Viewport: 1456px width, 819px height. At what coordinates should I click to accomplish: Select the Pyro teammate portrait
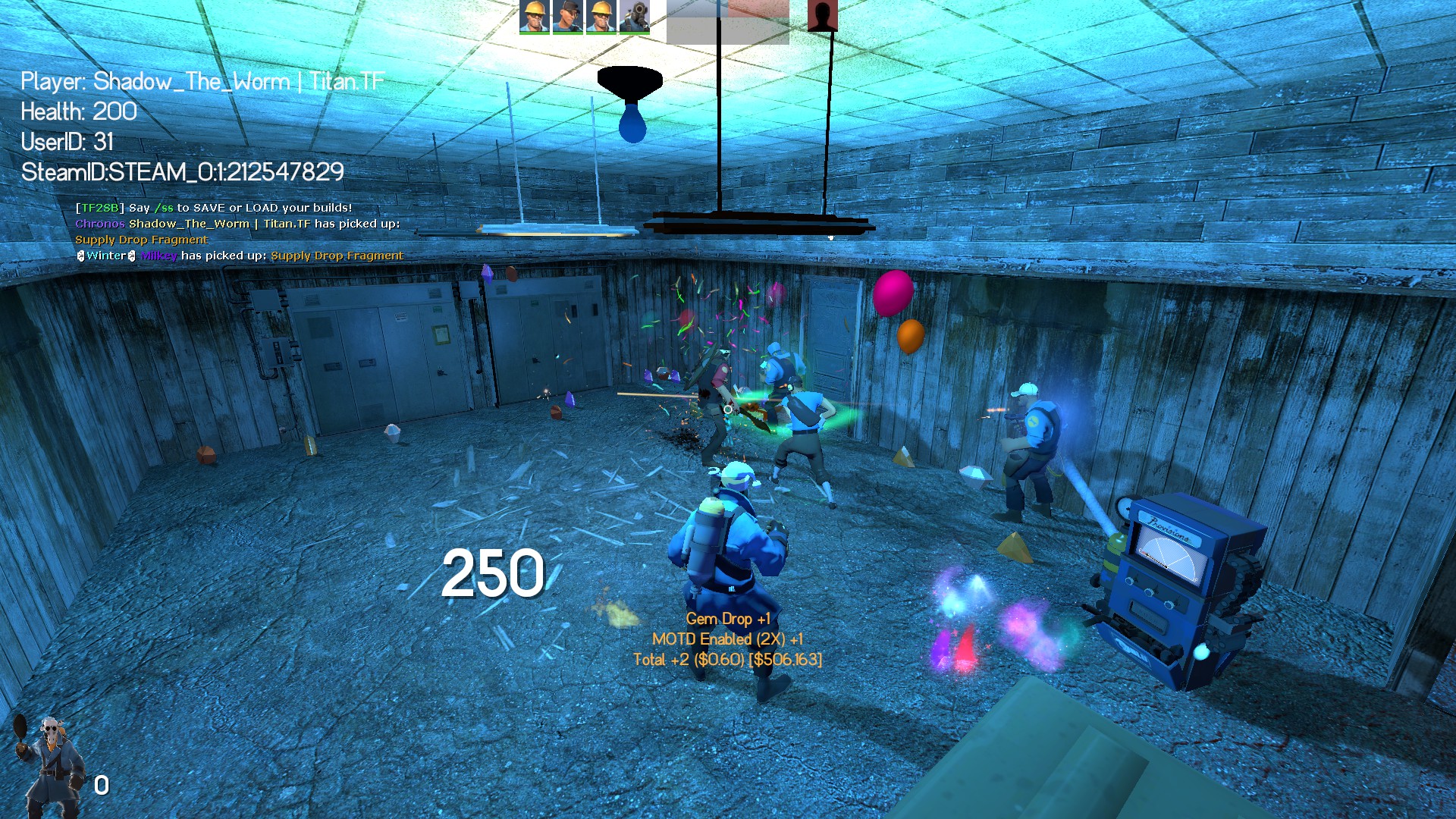[x=634, y=16]
